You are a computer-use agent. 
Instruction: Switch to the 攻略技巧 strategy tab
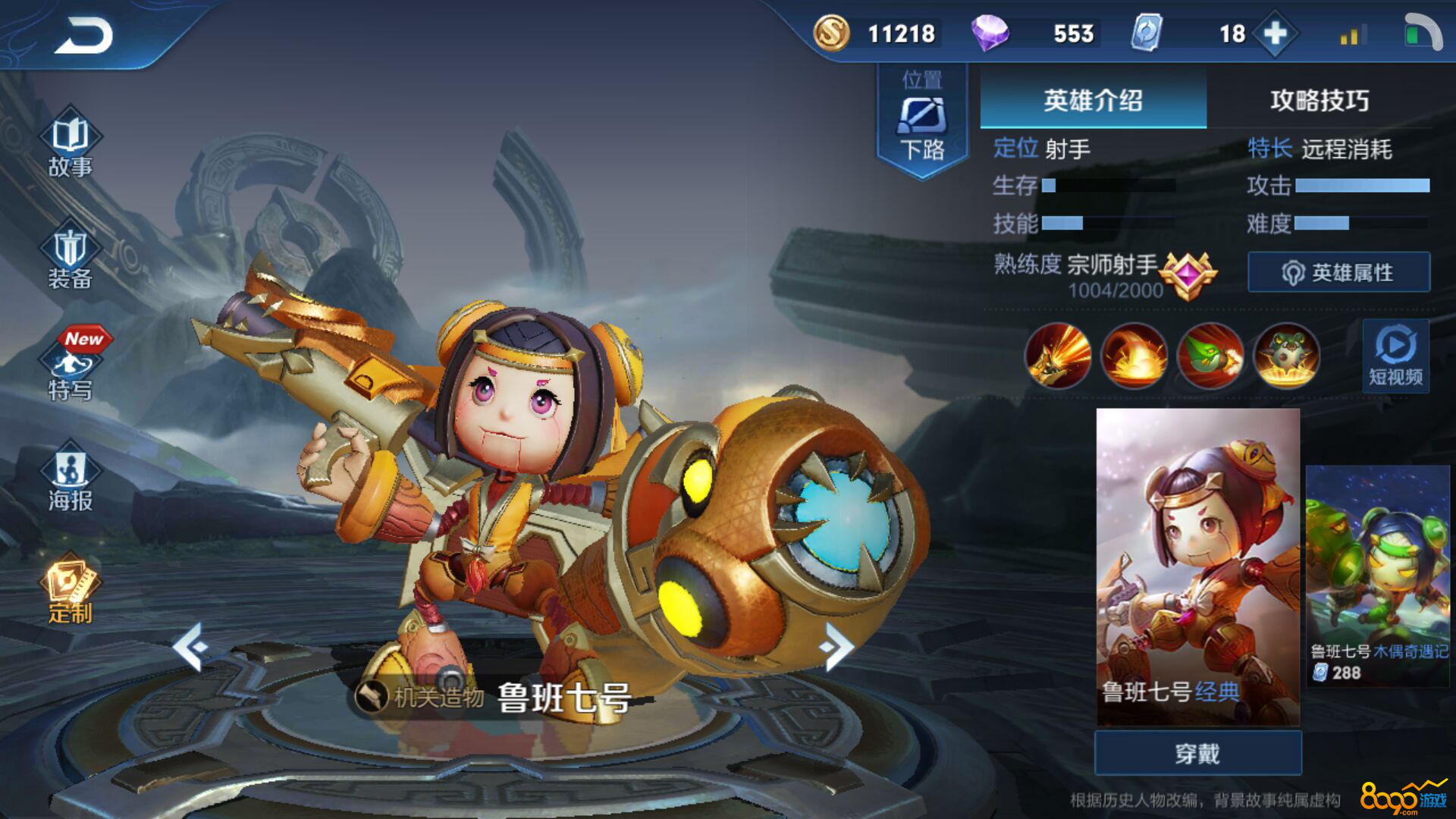pos(1319,99)
